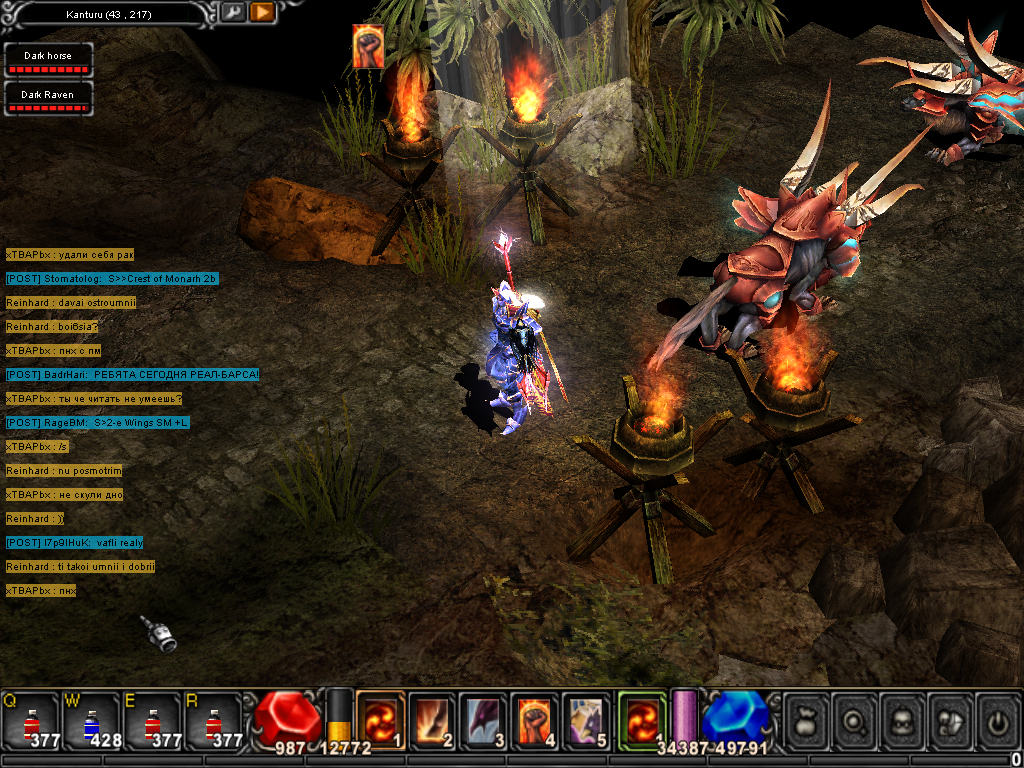This screenshot has height=768, width=1024.
Task: Select skill 1 with the fire swirl
Action: [381, 719]
